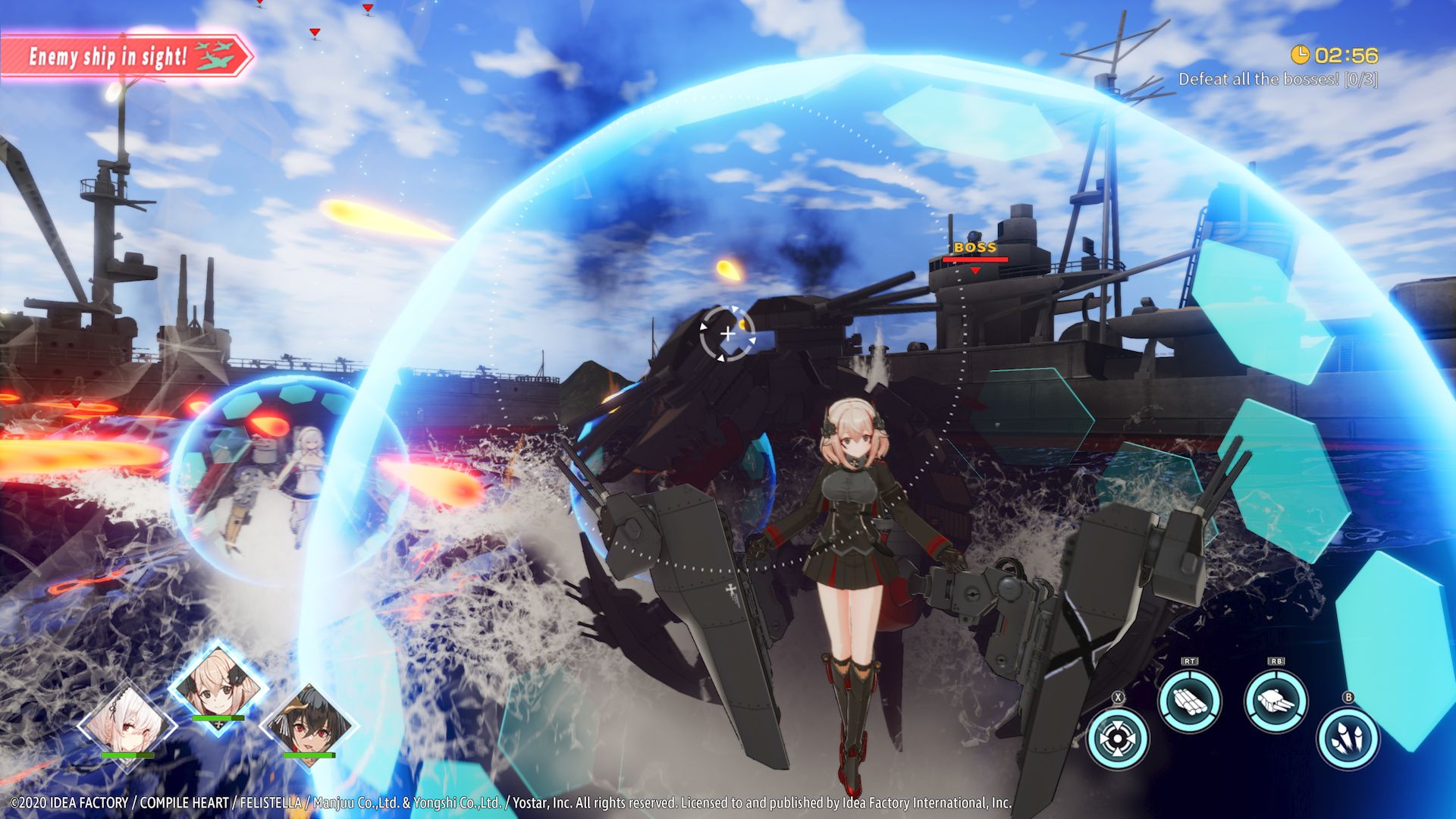
Task: Click the clock icon next to the timer
Action: 1301,54
